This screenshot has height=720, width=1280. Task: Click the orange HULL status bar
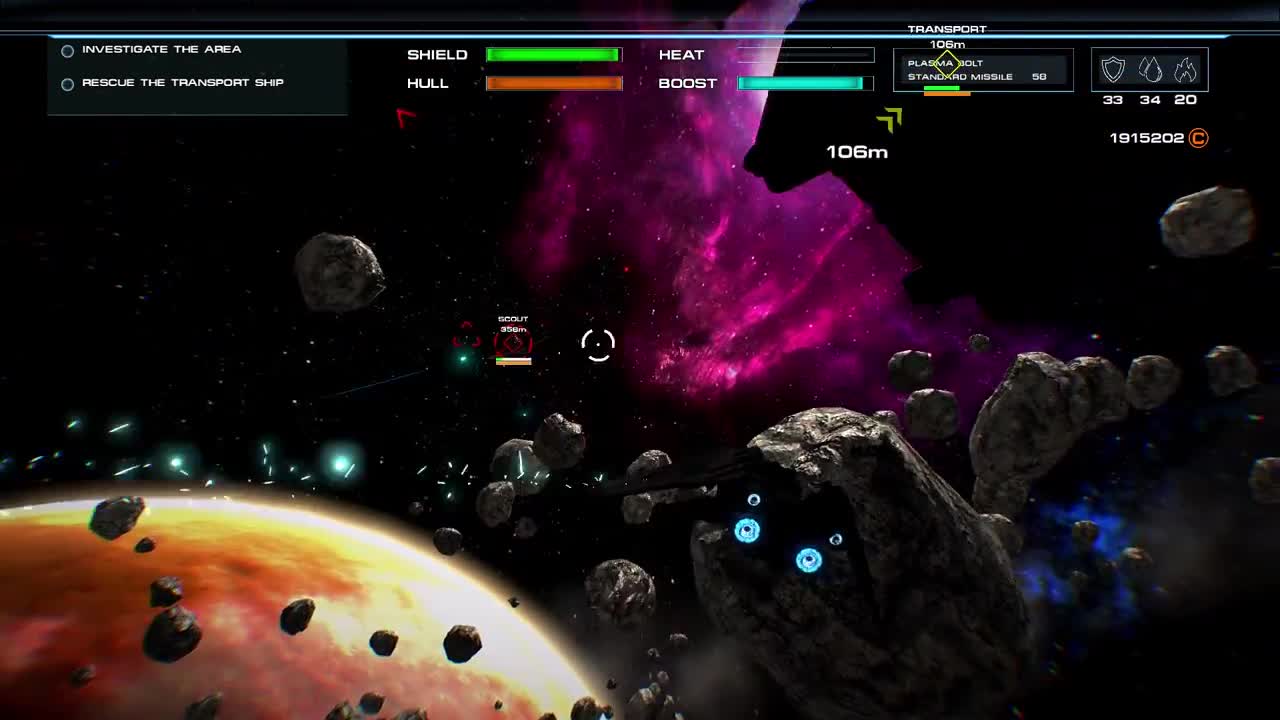click(557, 84)
